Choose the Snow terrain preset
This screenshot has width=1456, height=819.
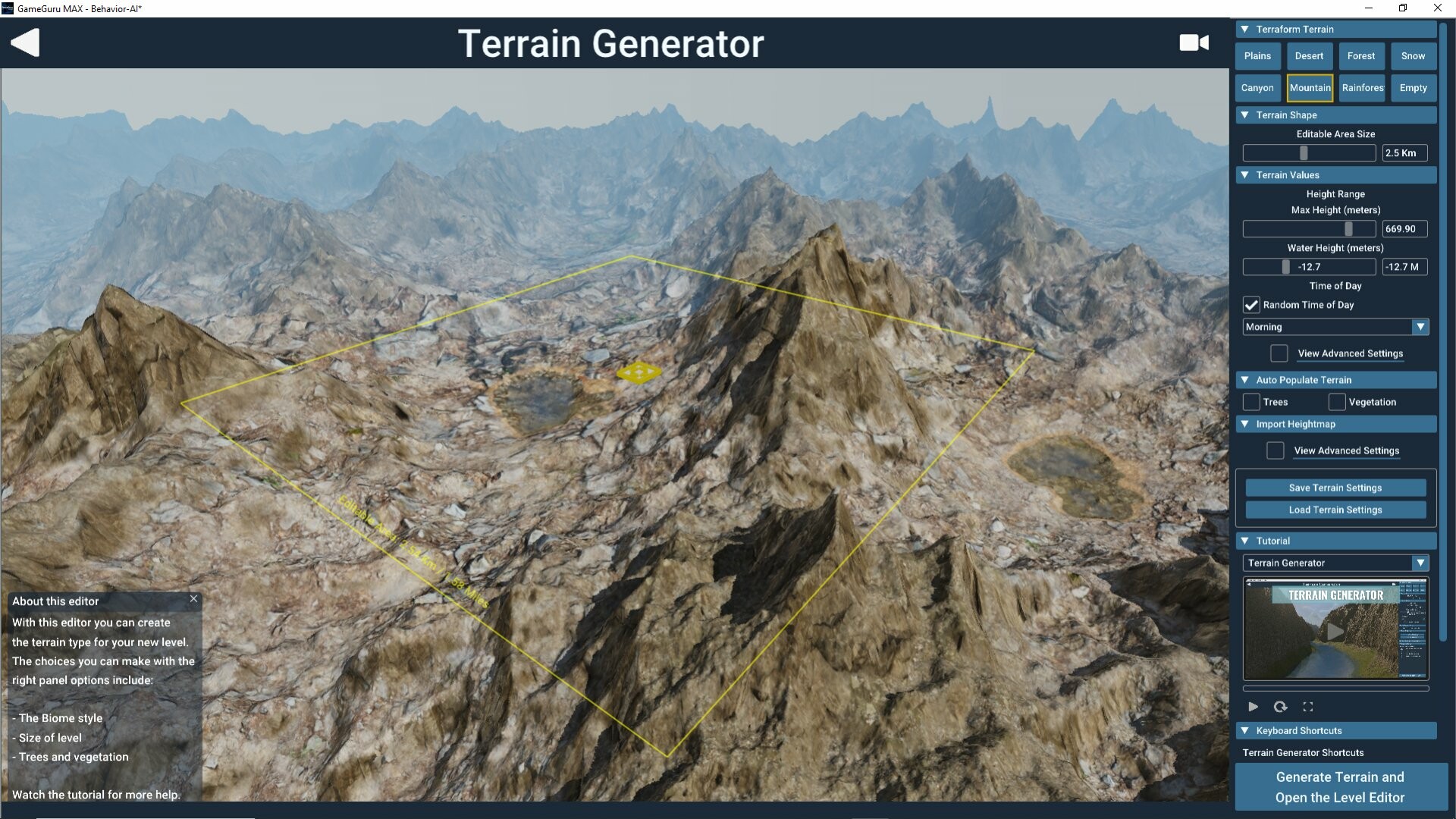coord(1413,56)
